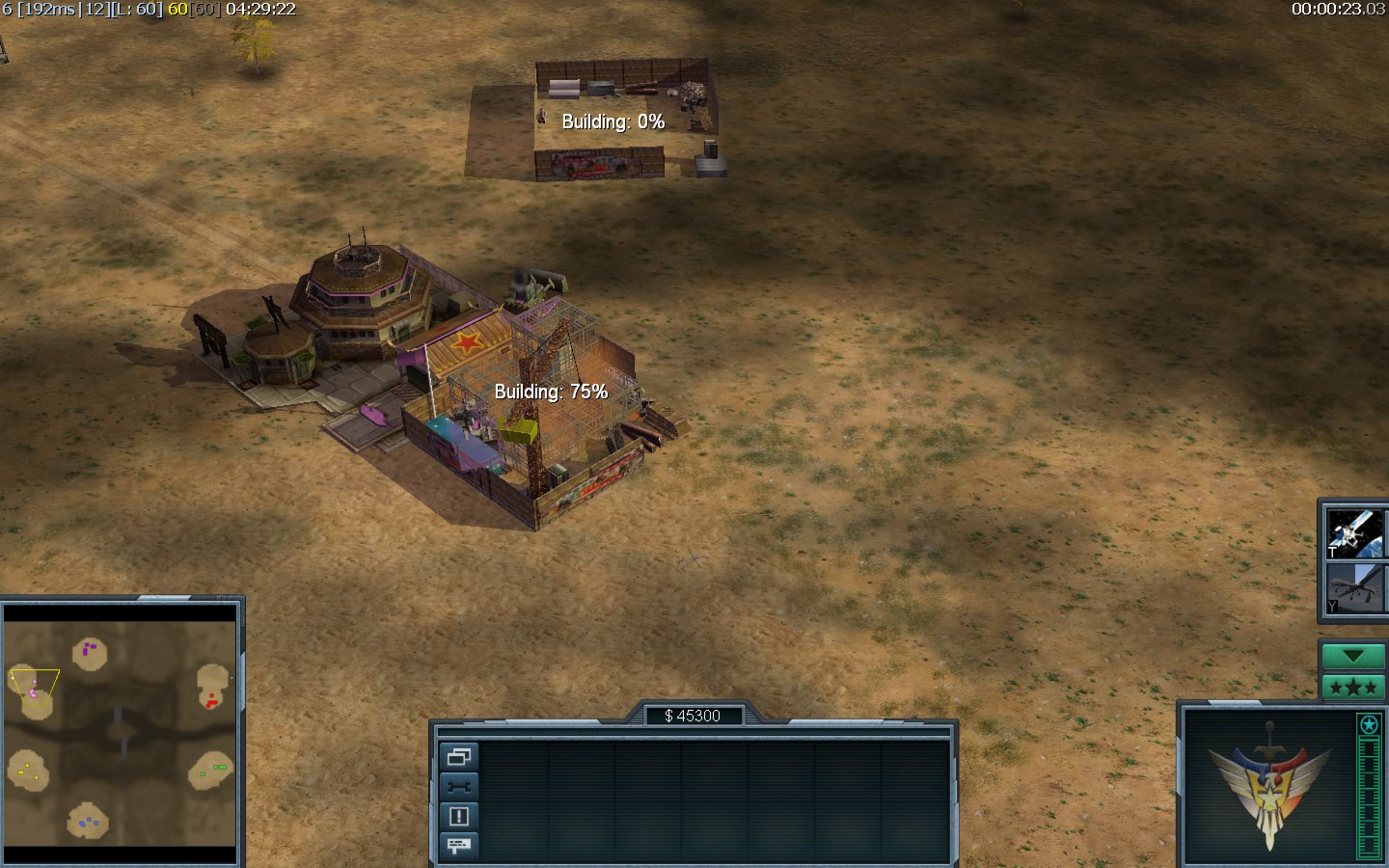
Task: Select the wrench icon button
Action: [458, 787]
